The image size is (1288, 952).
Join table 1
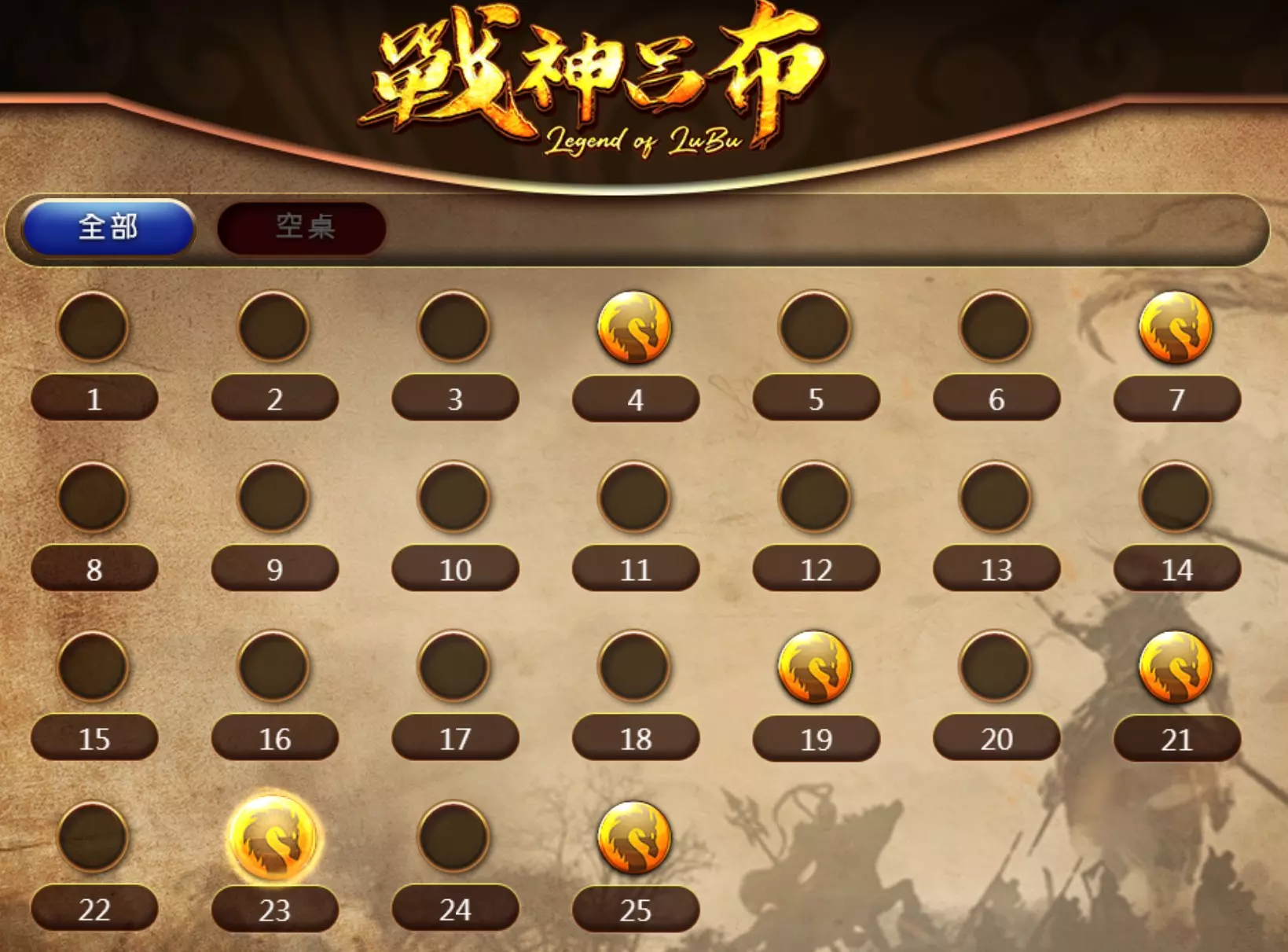[x=93, y=399]
